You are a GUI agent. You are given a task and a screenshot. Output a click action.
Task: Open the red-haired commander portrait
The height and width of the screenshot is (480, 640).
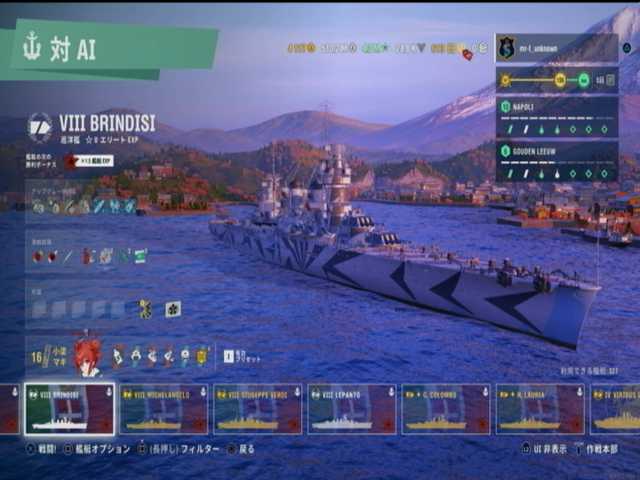click(87, 357)
